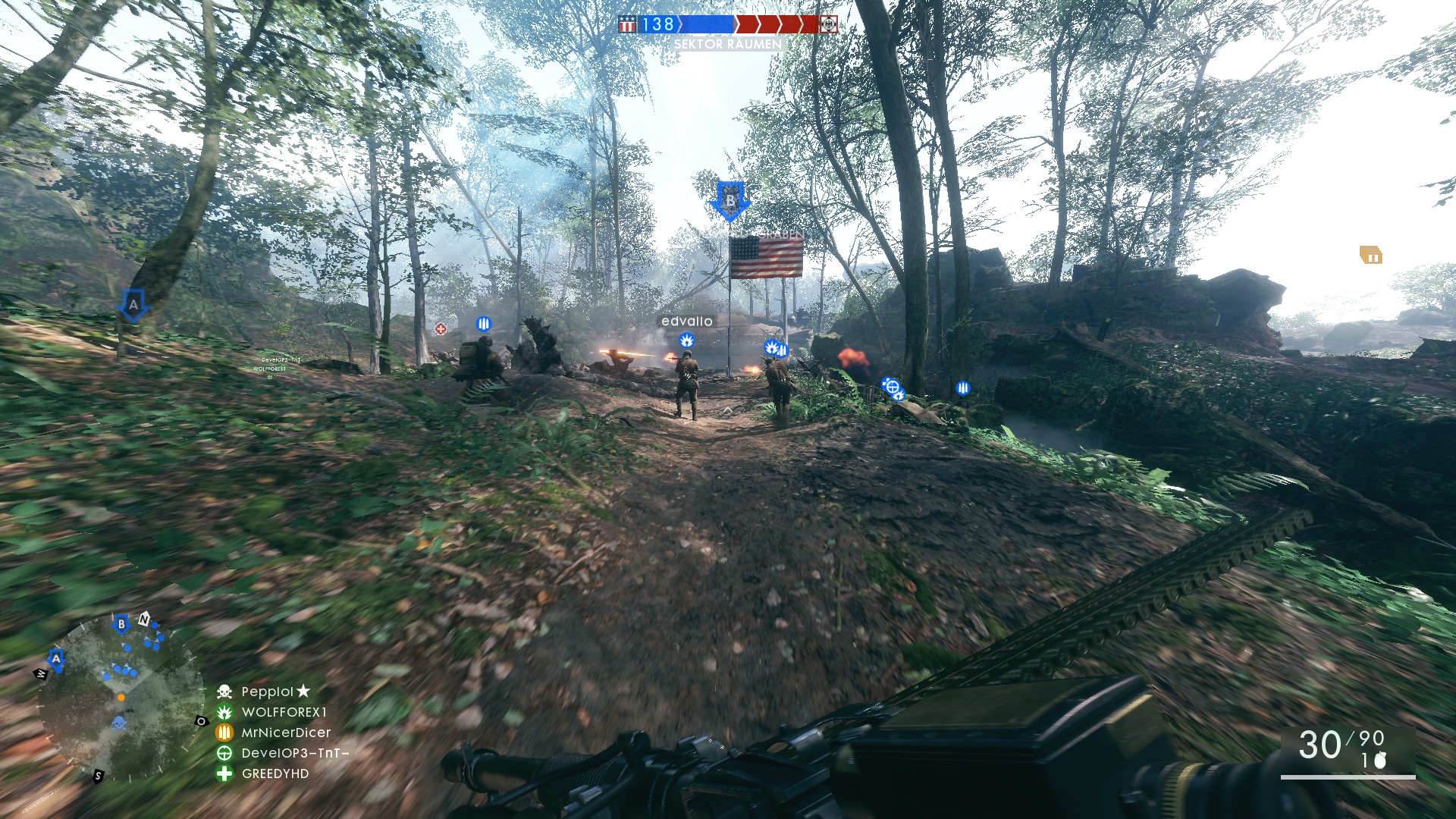The image size is (1456, 819).
Task: Click the A flag on the minimap
Action: 56,658
